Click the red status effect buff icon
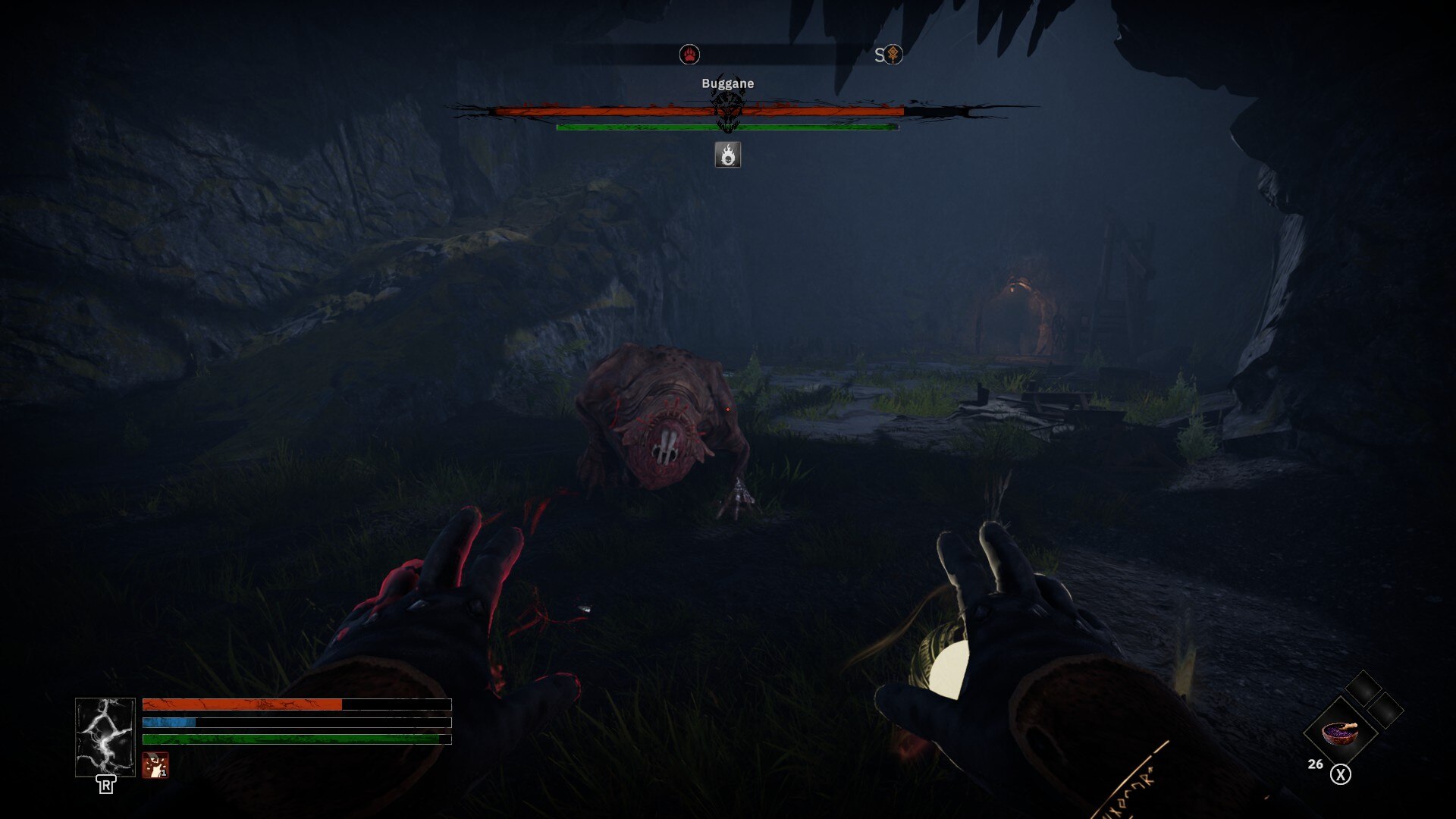1456x819 pixels. (155, 765)
